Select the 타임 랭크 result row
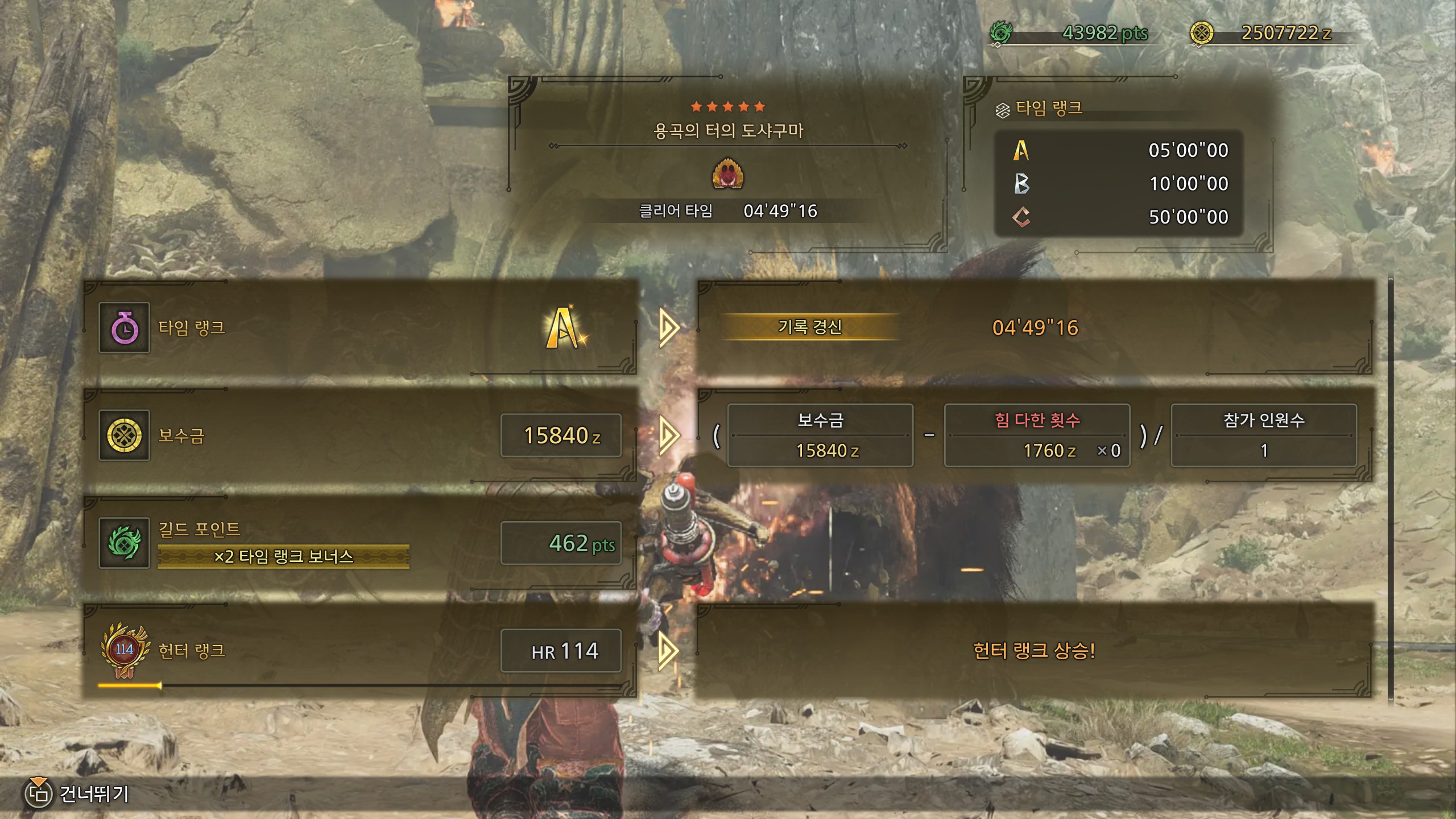1456x819 pixels. point(359,328)
